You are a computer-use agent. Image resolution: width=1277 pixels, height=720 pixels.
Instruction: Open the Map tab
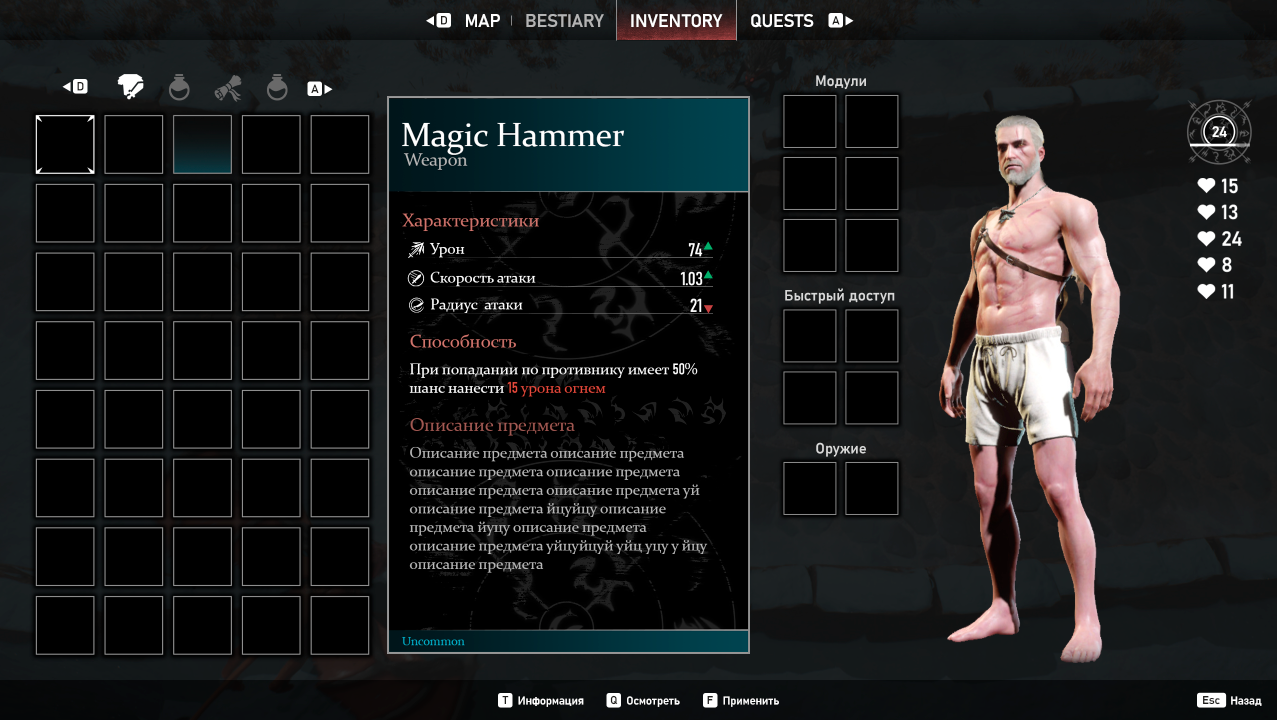point(482,21)
